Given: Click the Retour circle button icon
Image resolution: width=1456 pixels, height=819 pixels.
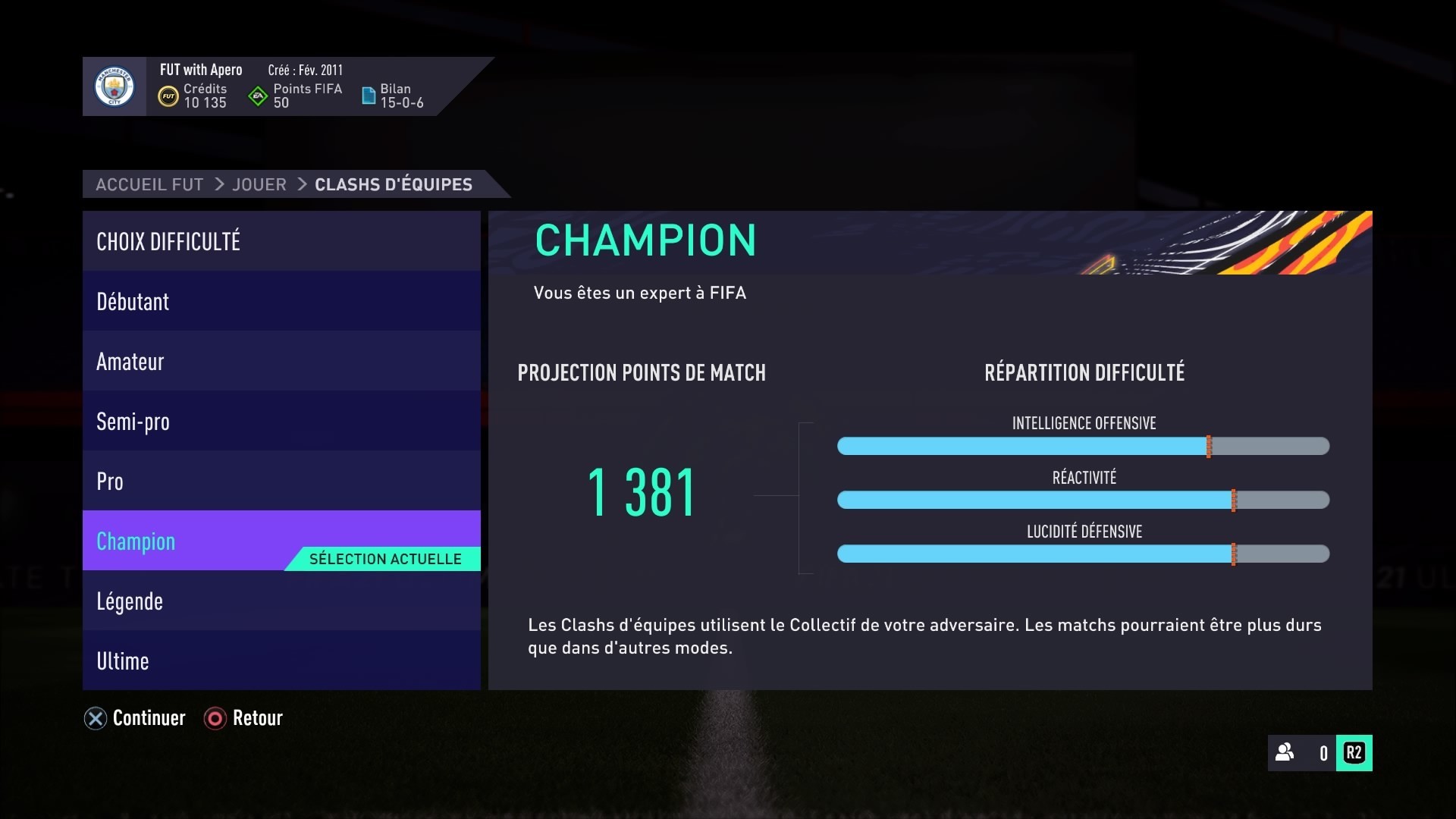Looking at the screenshot, I should [215, 718].
